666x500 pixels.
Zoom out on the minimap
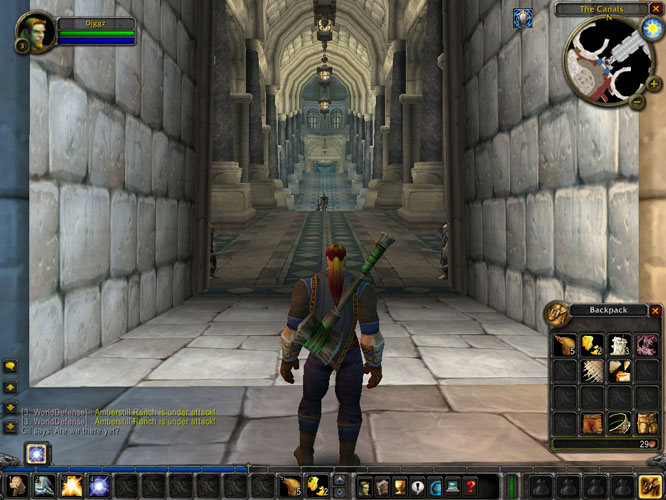pyautogui.click(x=638, y=100)
